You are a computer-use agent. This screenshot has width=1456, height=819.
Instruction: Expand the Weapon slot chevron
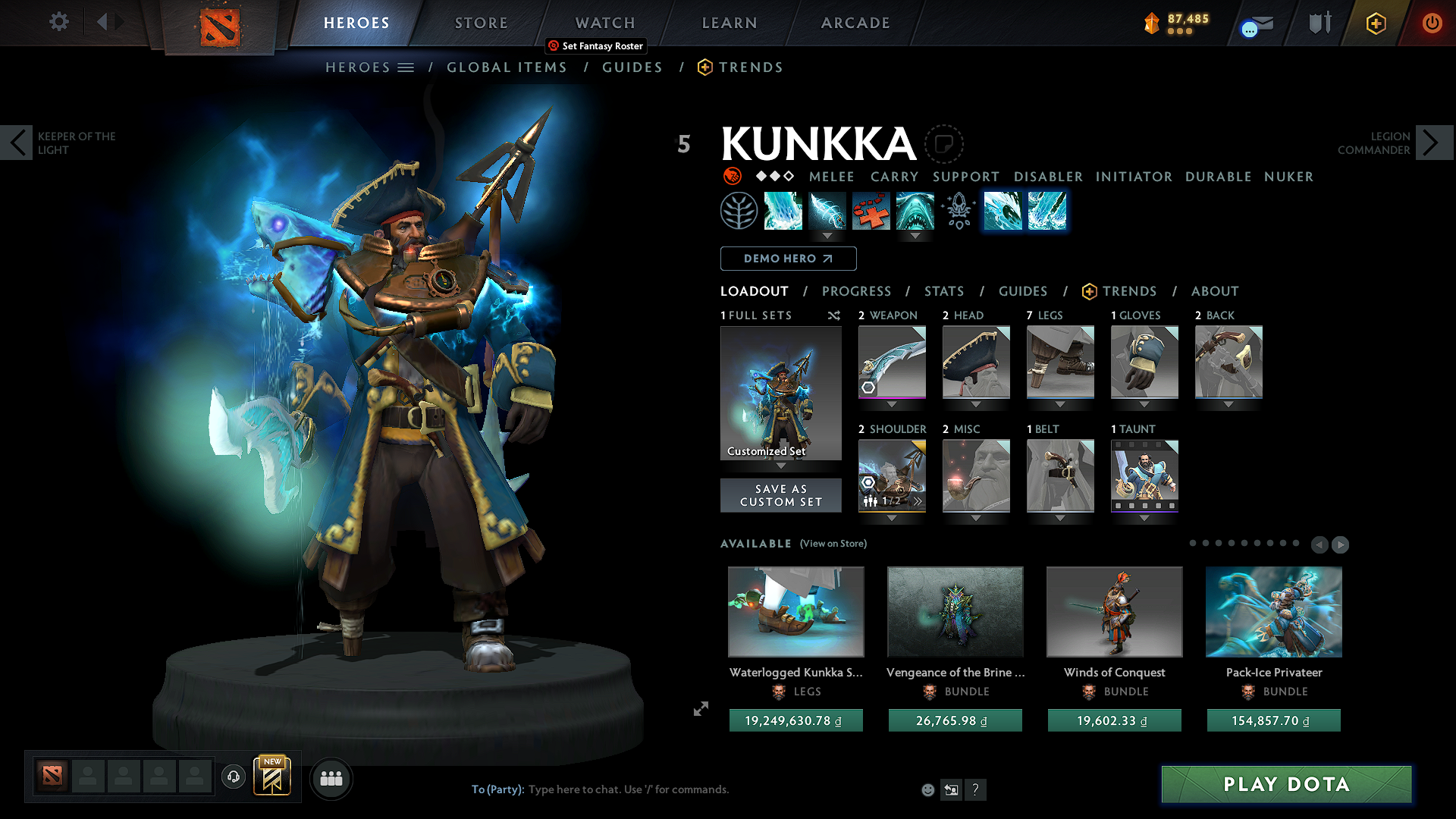click(x=891, y=404)
